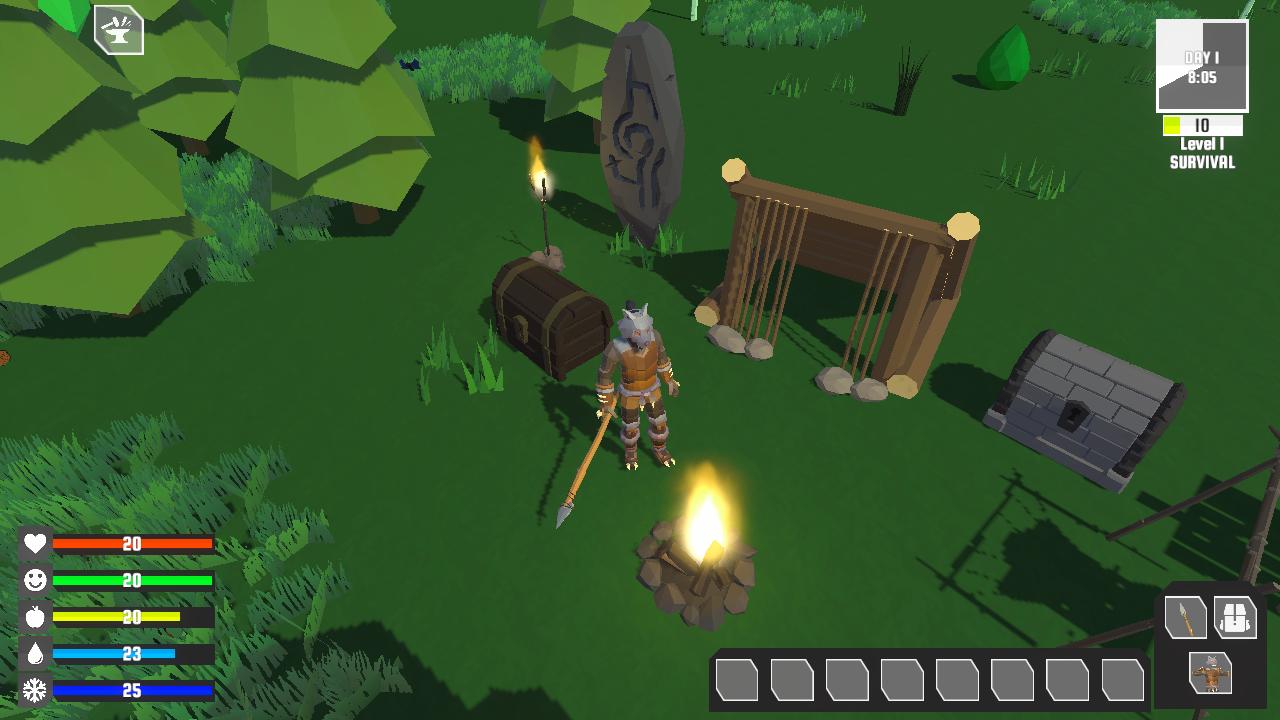Click the heart health icon
The height and width of the screenshot is (720, 1280).
tap(34, 545)
